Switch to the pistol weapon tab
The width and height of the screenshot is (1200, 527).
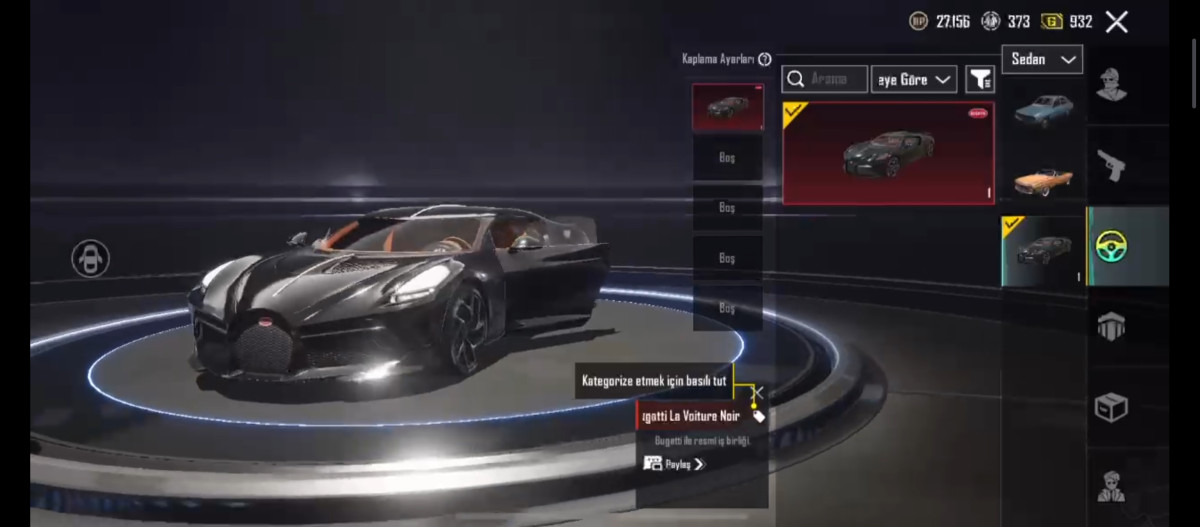tap(1111, 165)
